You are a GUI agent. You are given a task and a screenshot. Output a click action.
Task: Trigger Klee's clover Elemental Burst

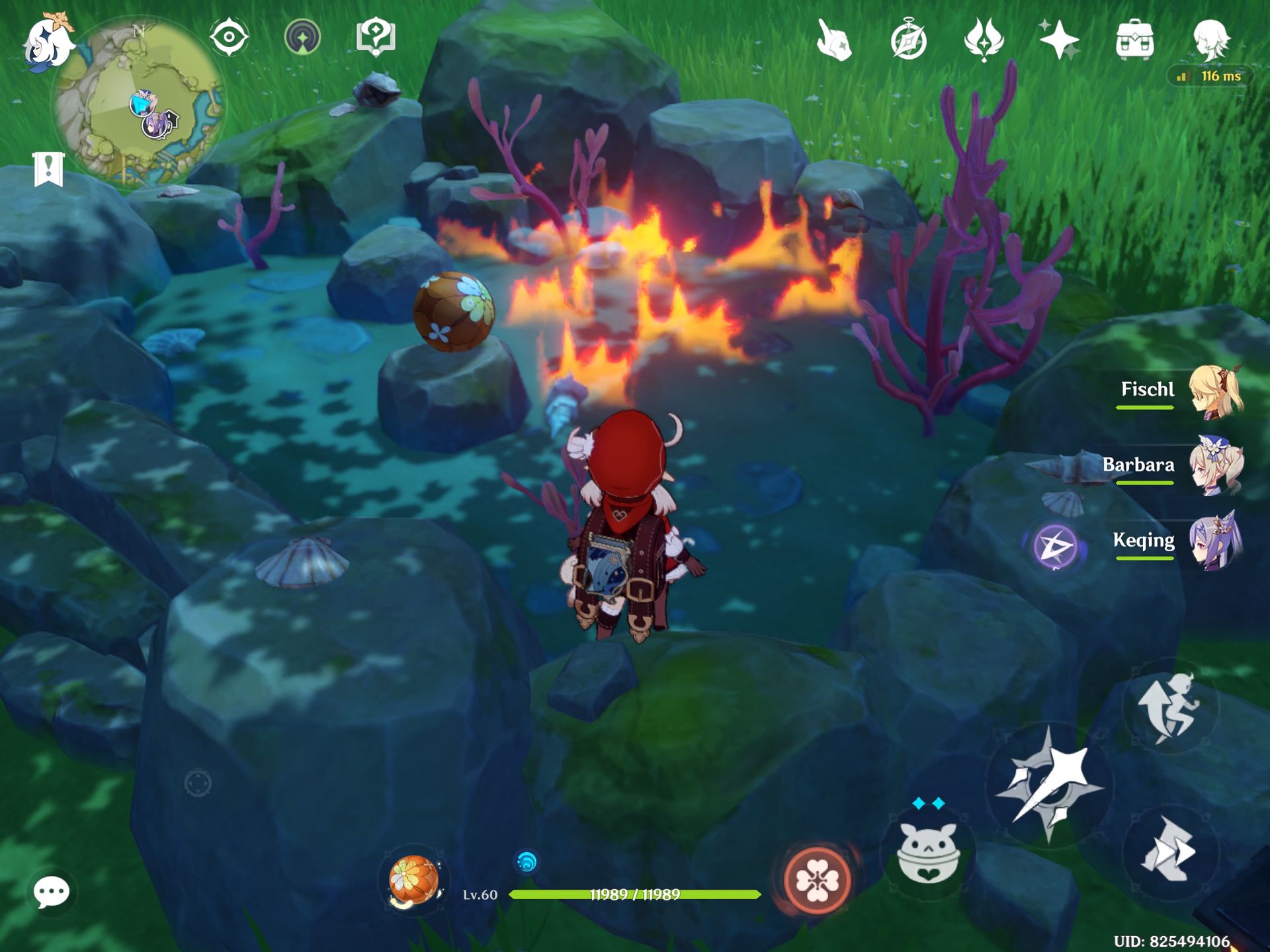coord(817,880)
